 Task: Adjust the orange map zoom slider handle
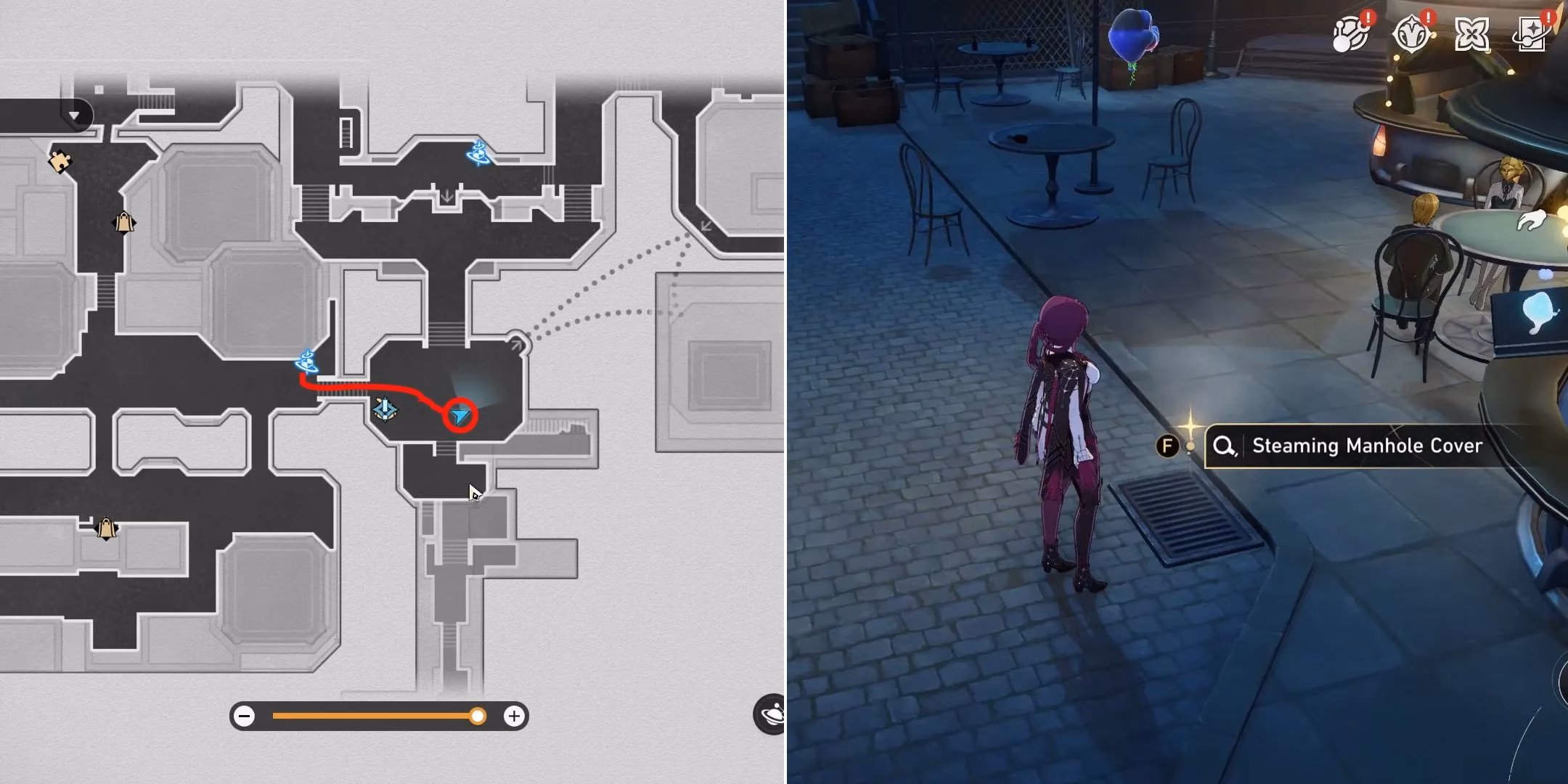(478, 715)
